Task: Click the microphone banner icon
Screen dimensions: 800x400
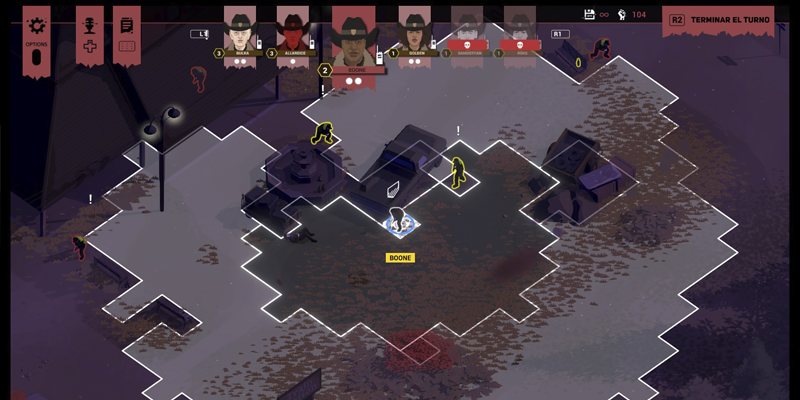Action: 89,27
